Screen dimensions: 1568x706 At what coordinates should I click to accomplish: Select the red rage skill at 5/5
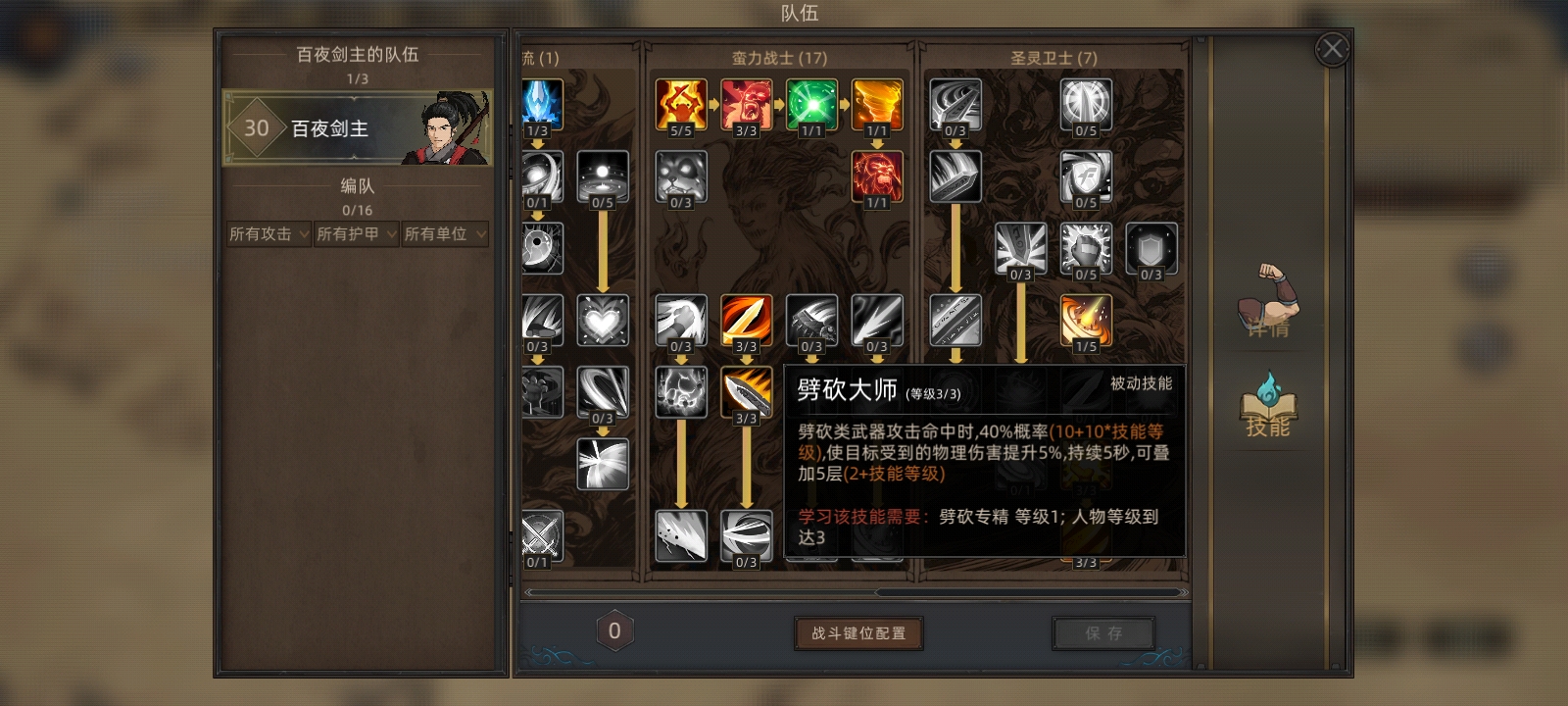click(680, 103)
